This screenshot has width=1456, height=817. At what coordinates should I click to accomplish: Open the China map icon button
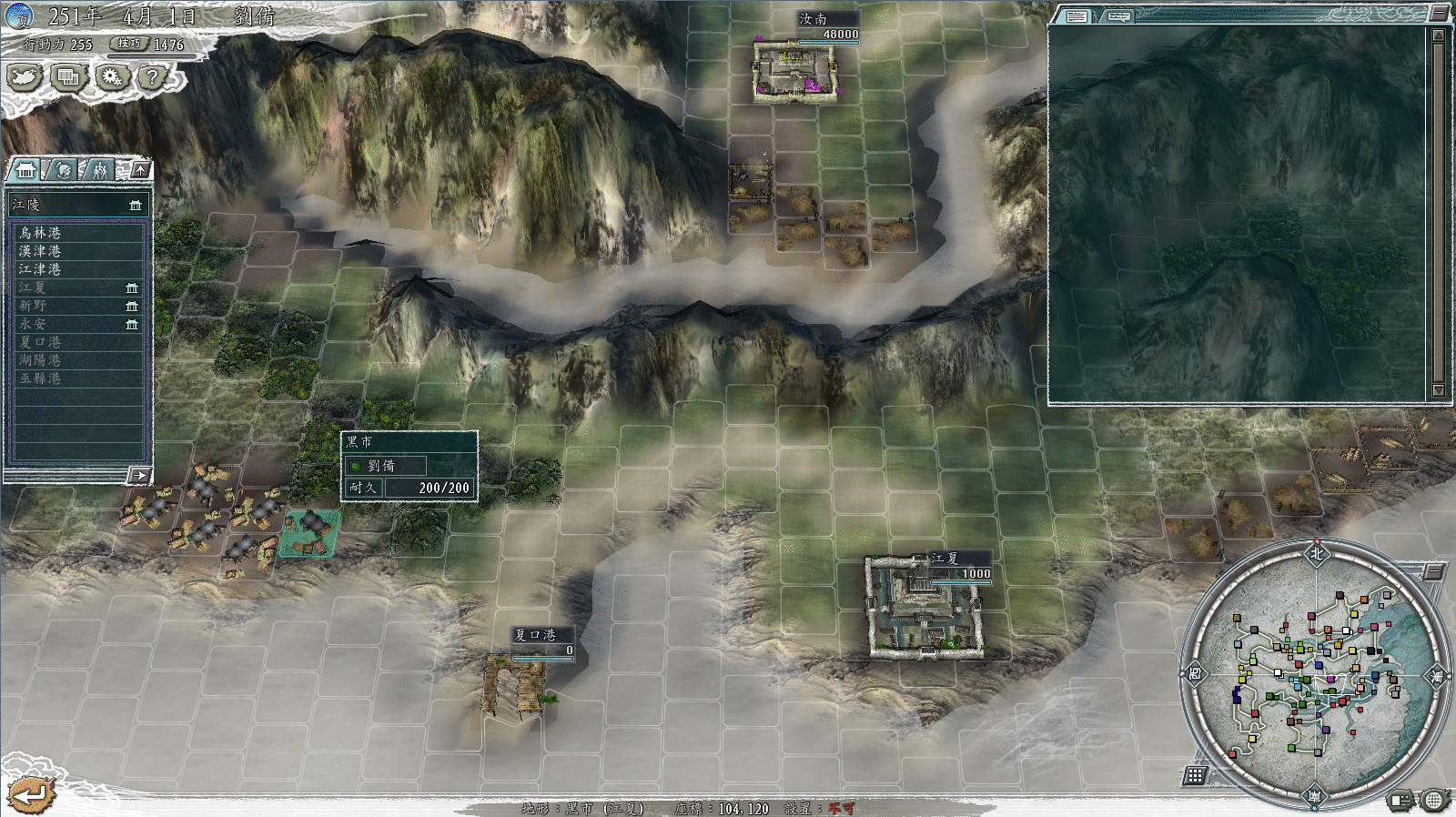[x=25, y=78]
